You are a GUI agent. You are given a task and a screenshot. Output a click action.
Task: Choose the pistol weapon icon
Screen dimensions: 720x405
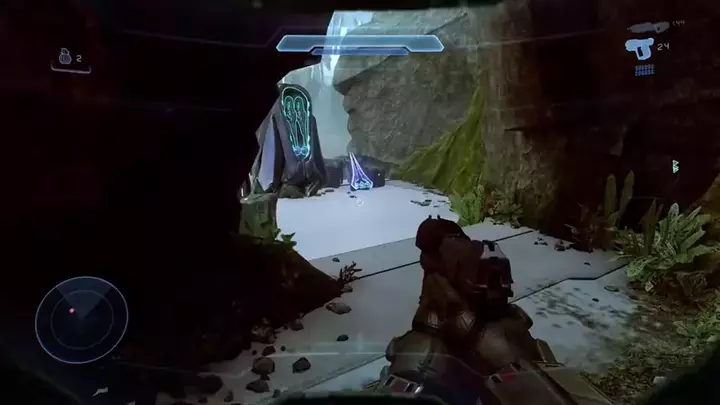pyautogui.click(x=642, y=47)
